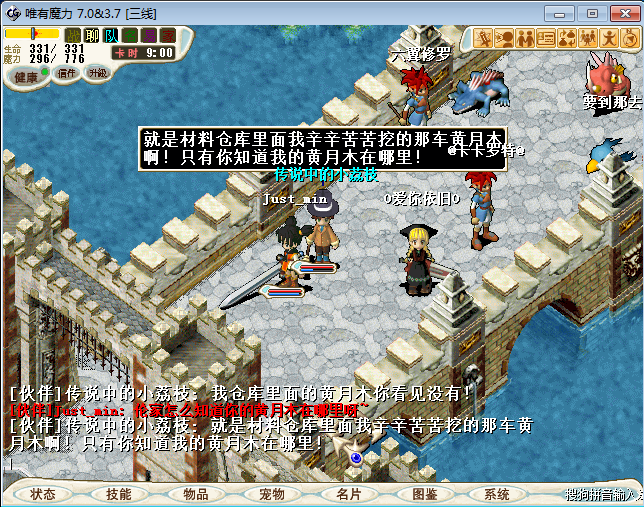The width and height of the screenshot is (644, 507).
Task: Toggle the 名 name card icon
Action: tap(129, 36)
